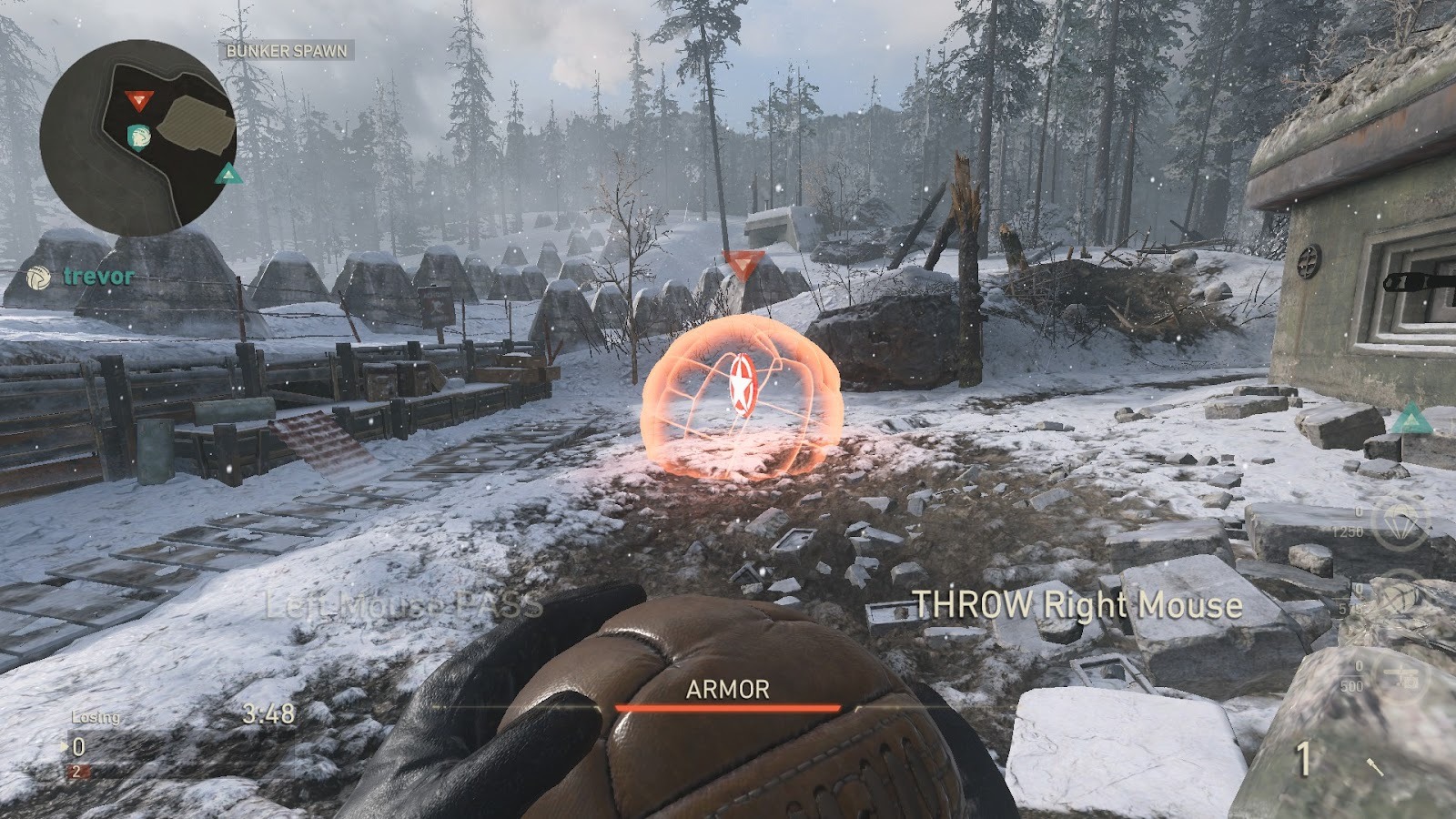Click the player arrow icon on the minimap
The width and height of the screenshot is (1456, 819).
point(139,137)
